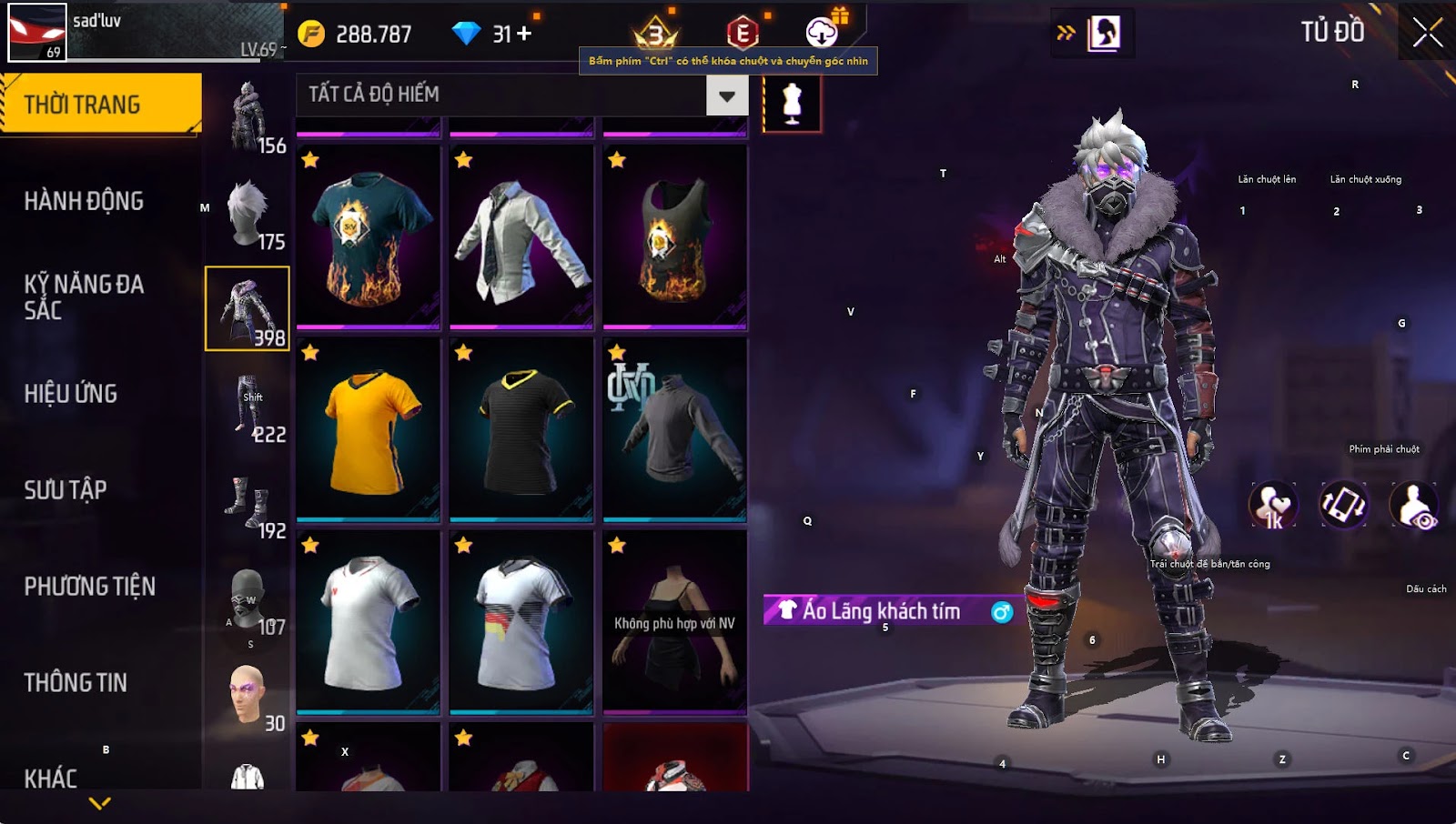Add diamonds with the plus button
Viewport: 1456px width, 824px height.
pyautogui.click(x=524, y=34)
